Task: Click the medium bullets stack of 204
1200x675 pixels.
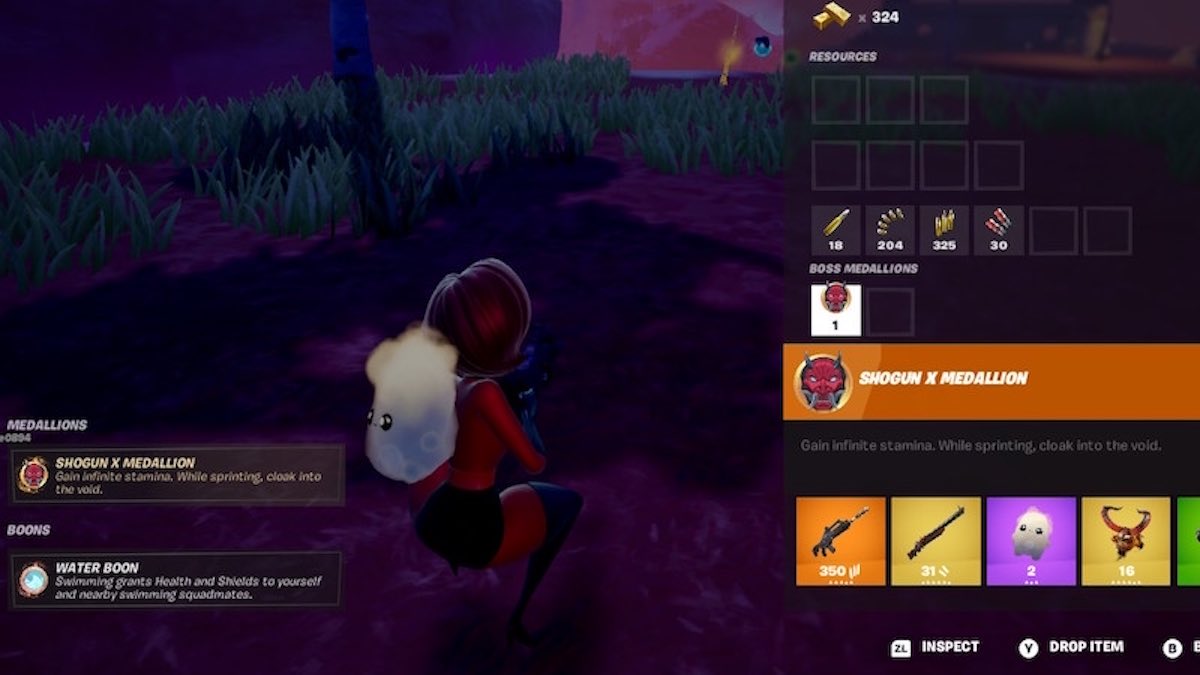Action: click(x=889, y=230)
